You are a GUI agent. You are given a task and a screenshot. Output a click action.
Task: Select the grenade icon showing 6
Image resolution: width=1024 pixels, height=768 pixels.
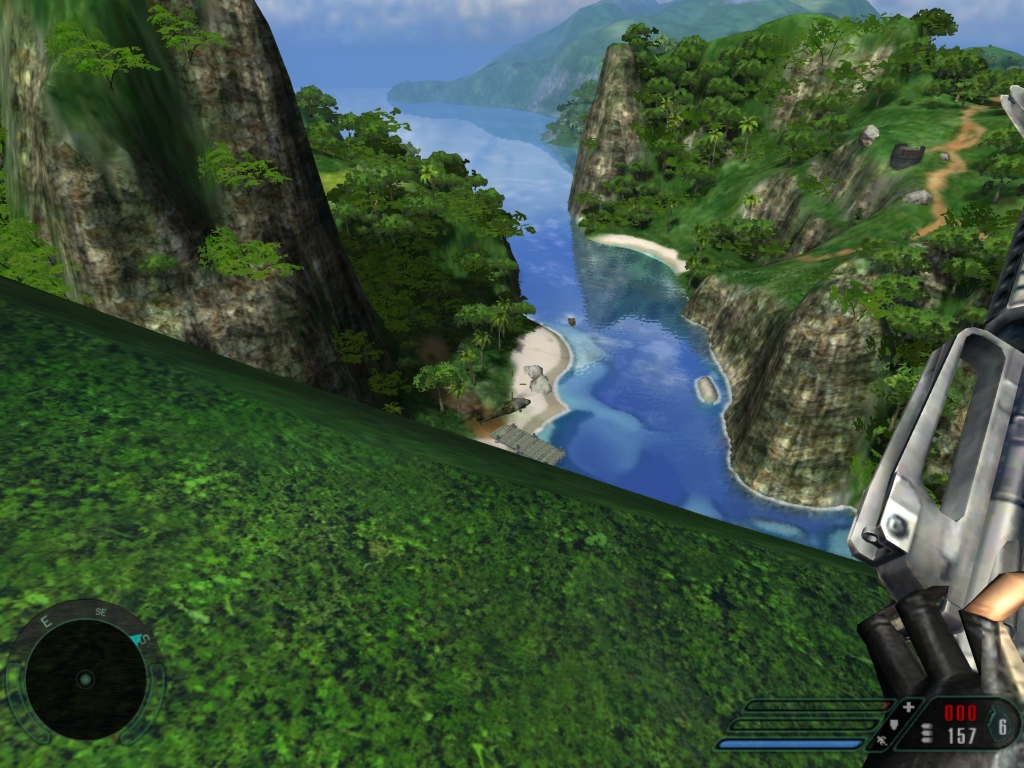1002,725
